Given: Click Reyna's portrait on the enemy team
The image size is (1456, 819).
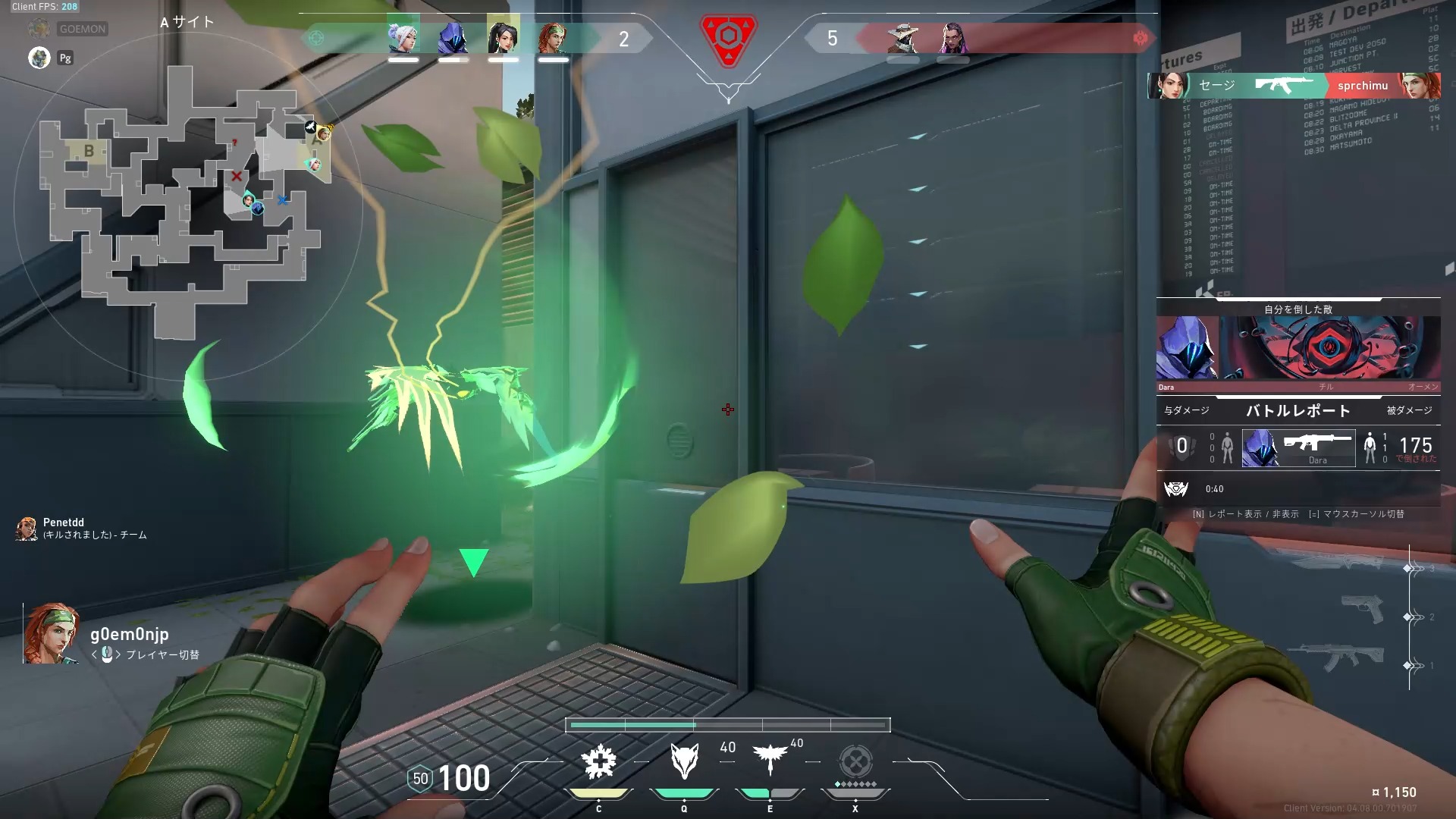Looking at the screenshot, I should click(x=952, y=38).
